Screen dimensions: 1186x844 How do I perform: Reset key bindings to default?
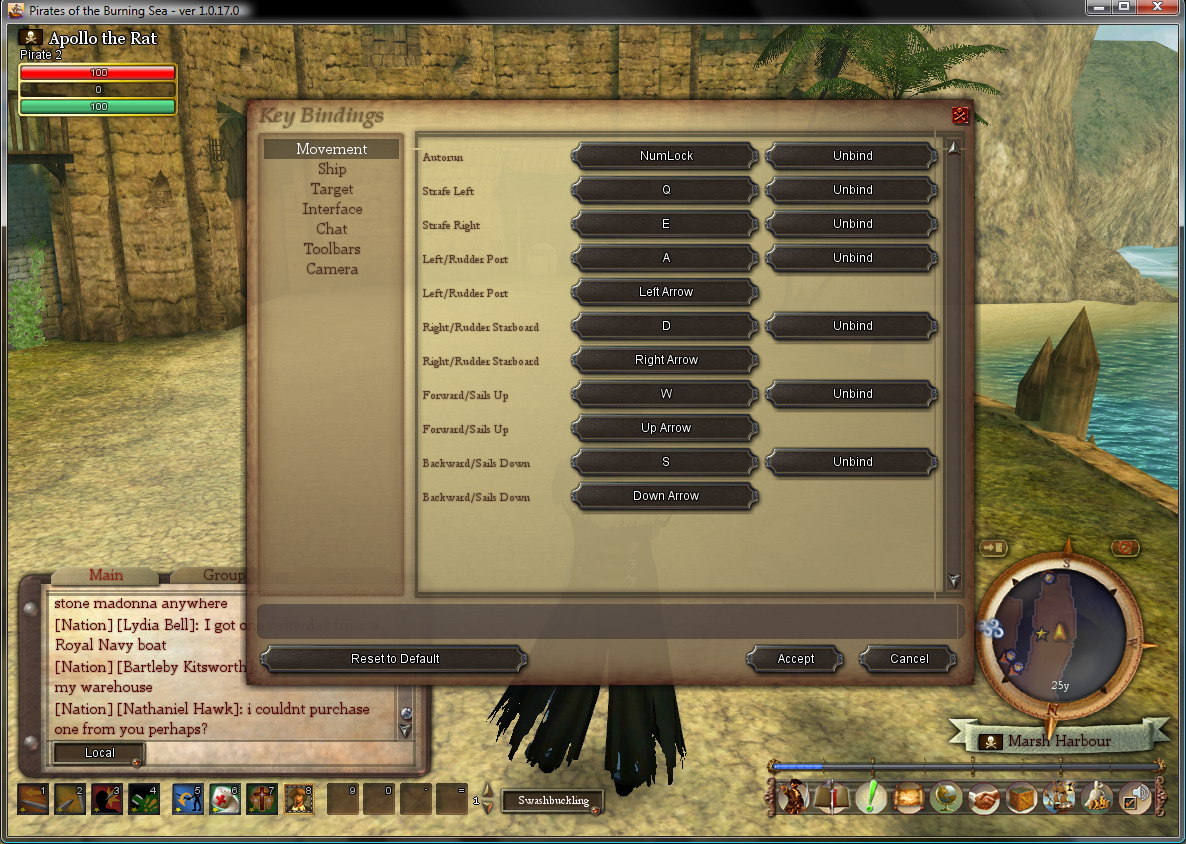[395, 659]
